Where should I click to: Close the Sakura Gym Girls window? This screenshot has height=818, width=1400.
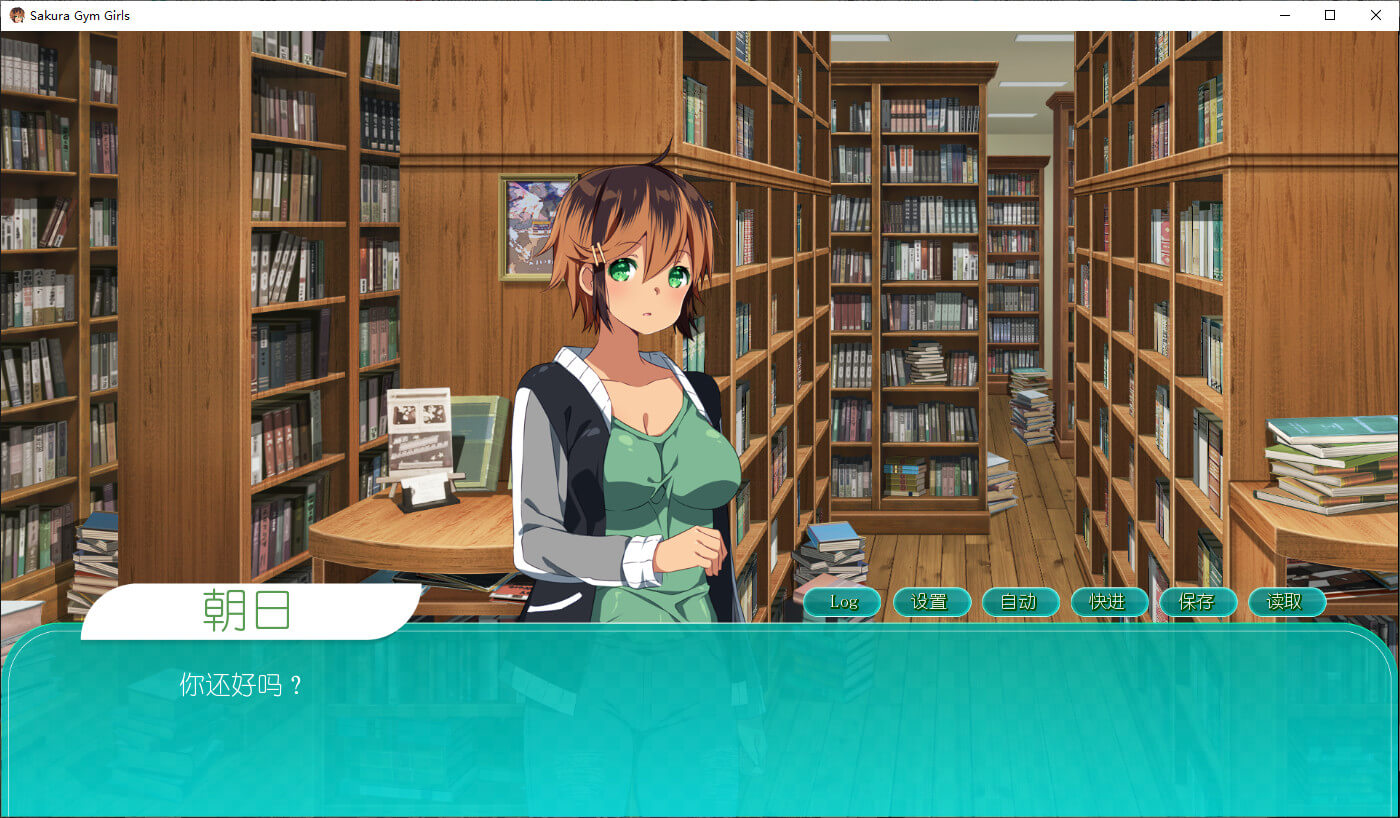[1375, 15]
